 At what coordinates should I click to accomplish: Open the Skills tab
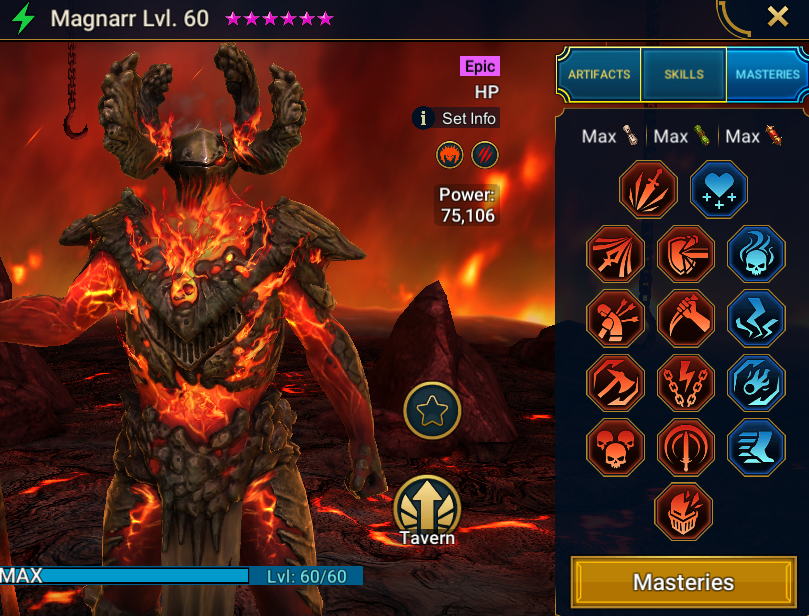[684, 74]
